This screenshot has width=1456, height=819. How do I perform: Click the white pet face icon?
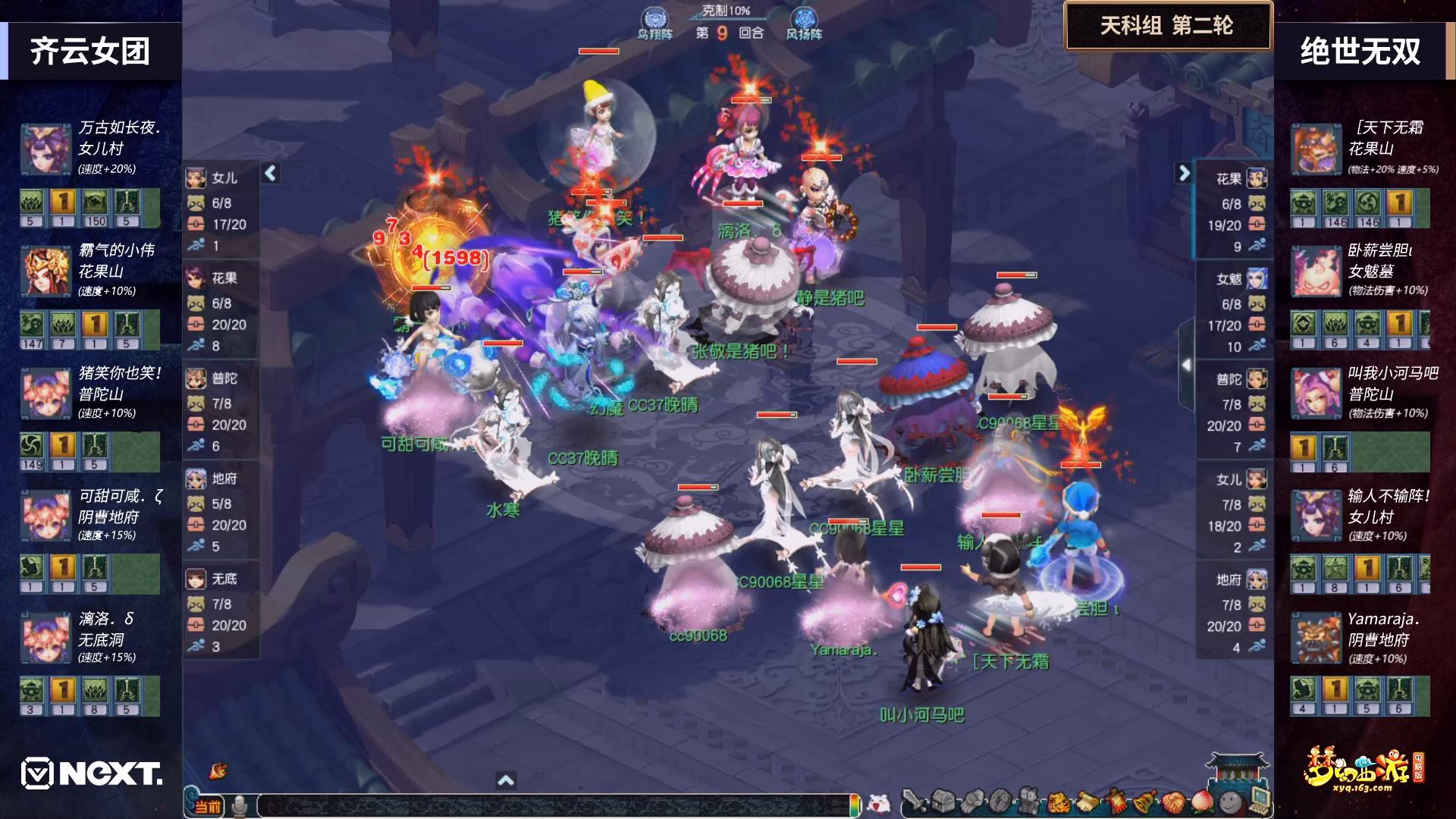(x=879, y=803)
